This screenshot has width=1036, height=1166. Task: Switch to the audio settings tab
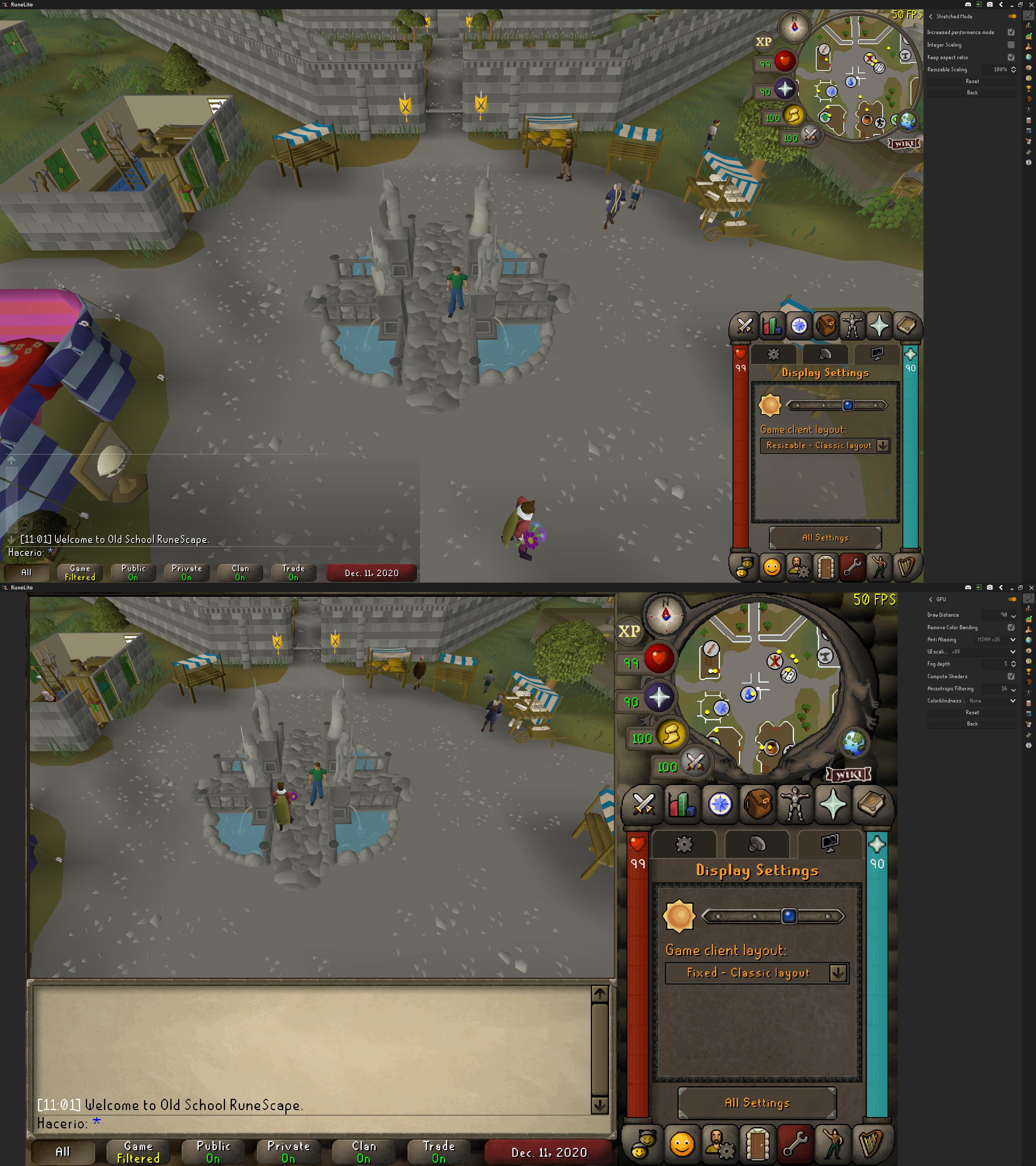757,844
